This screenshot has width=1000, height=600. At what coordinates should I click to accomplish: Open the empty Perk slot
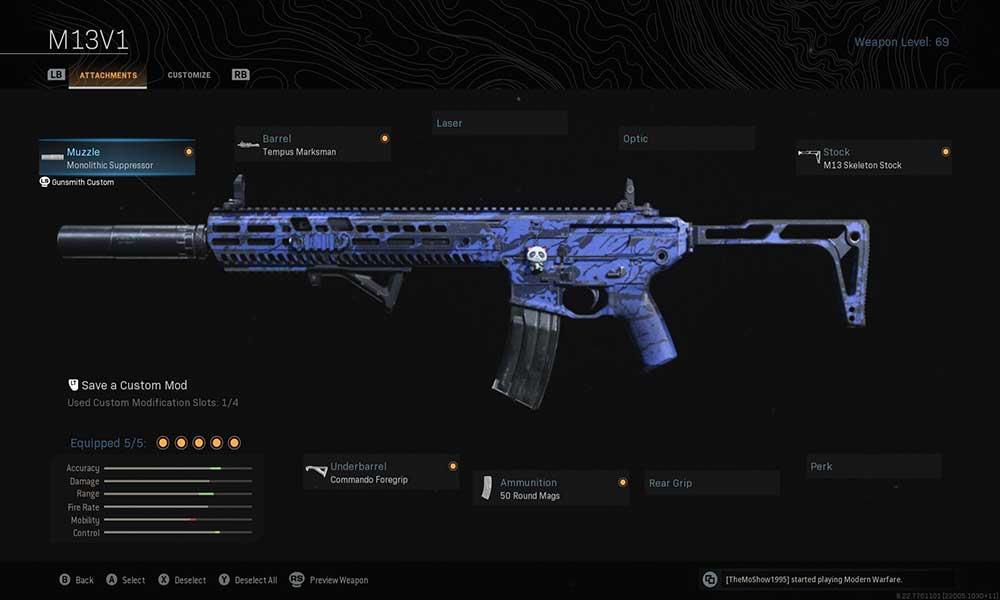coord(873,466)
